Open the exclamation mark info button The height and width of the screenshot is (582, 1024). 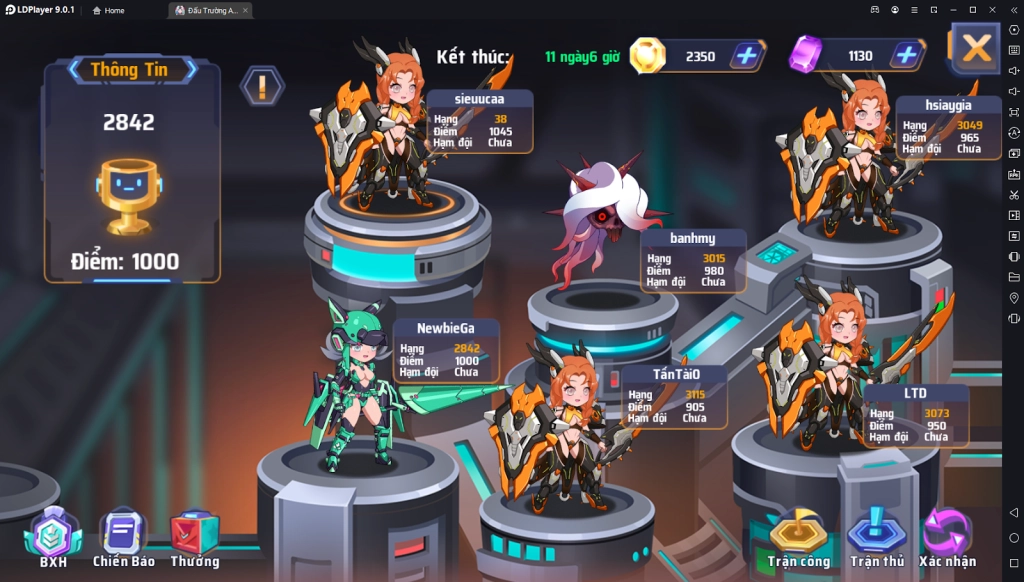tap(262, 86)
